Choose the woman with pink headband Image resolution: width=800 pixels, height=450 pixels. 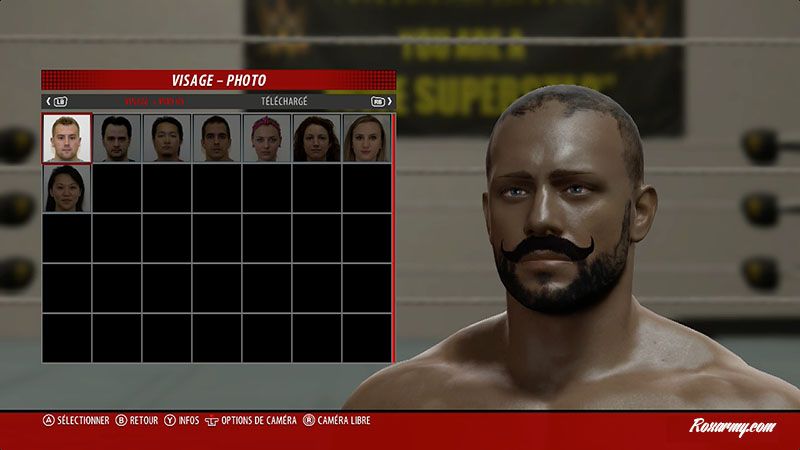click(266, 138)
